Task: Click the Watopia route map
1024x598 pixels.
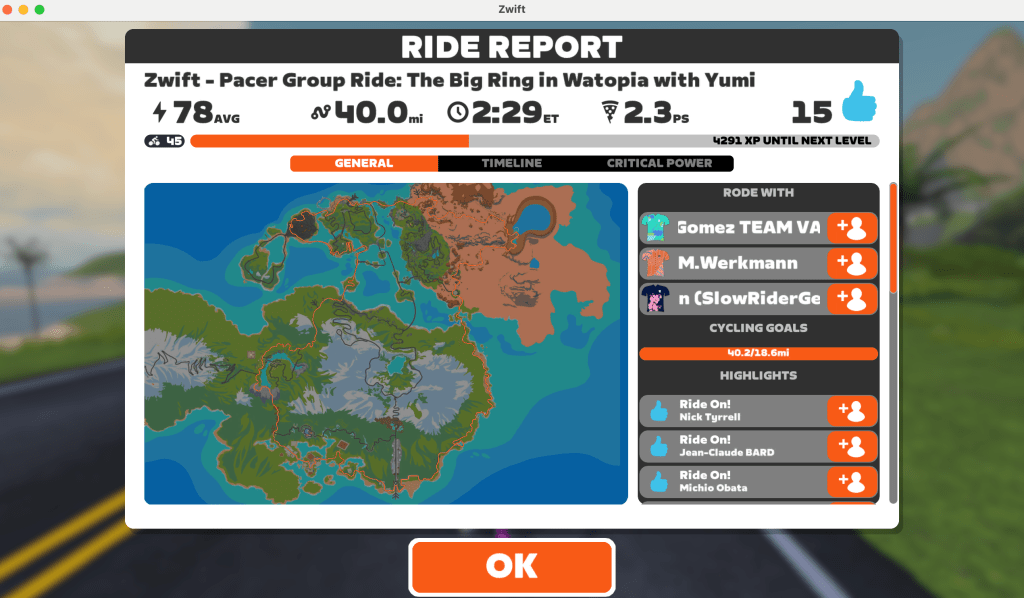Action: [386, 343]
